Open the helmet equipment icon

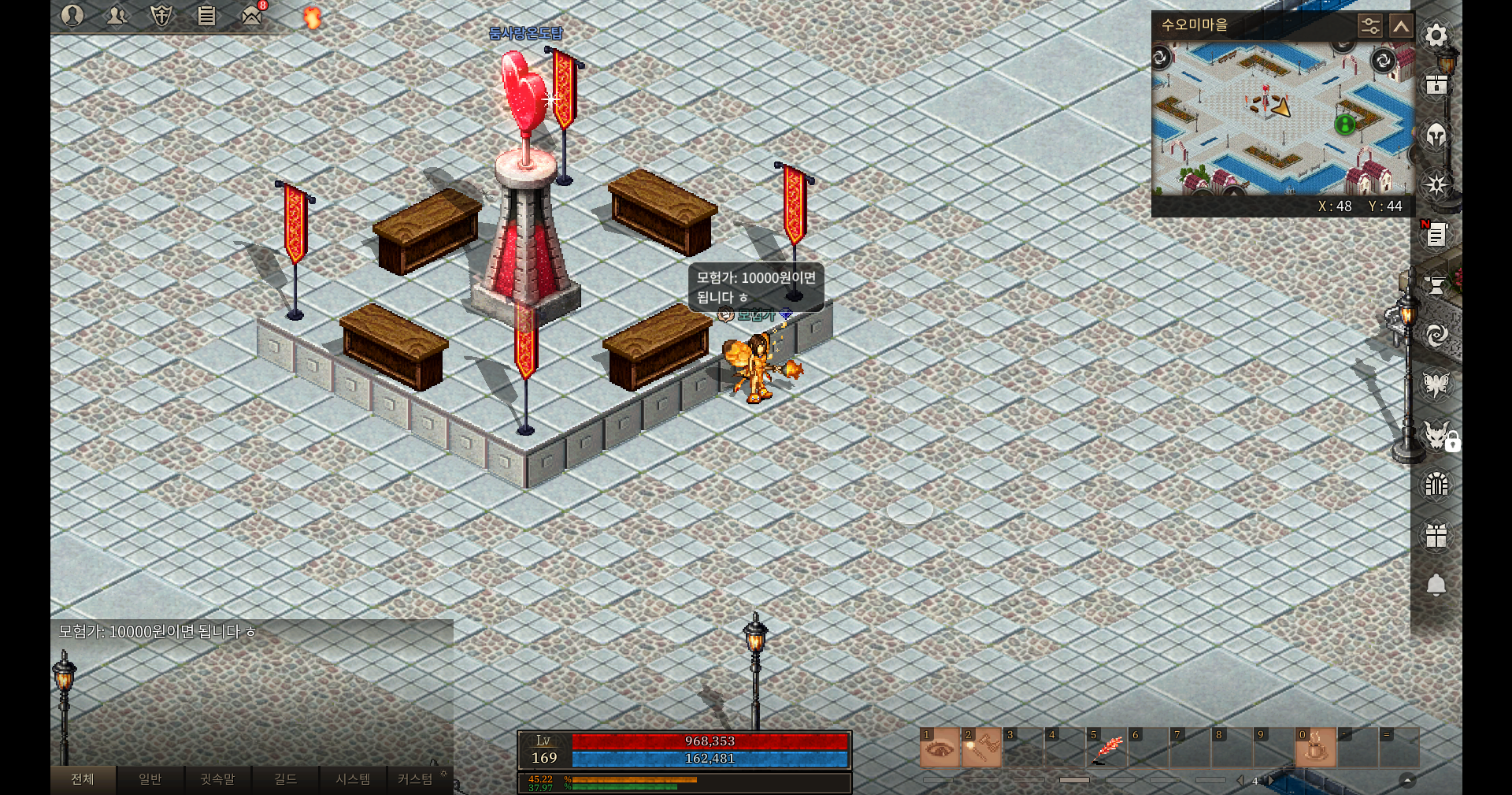pyautogui.click(x=1436, y=135)
